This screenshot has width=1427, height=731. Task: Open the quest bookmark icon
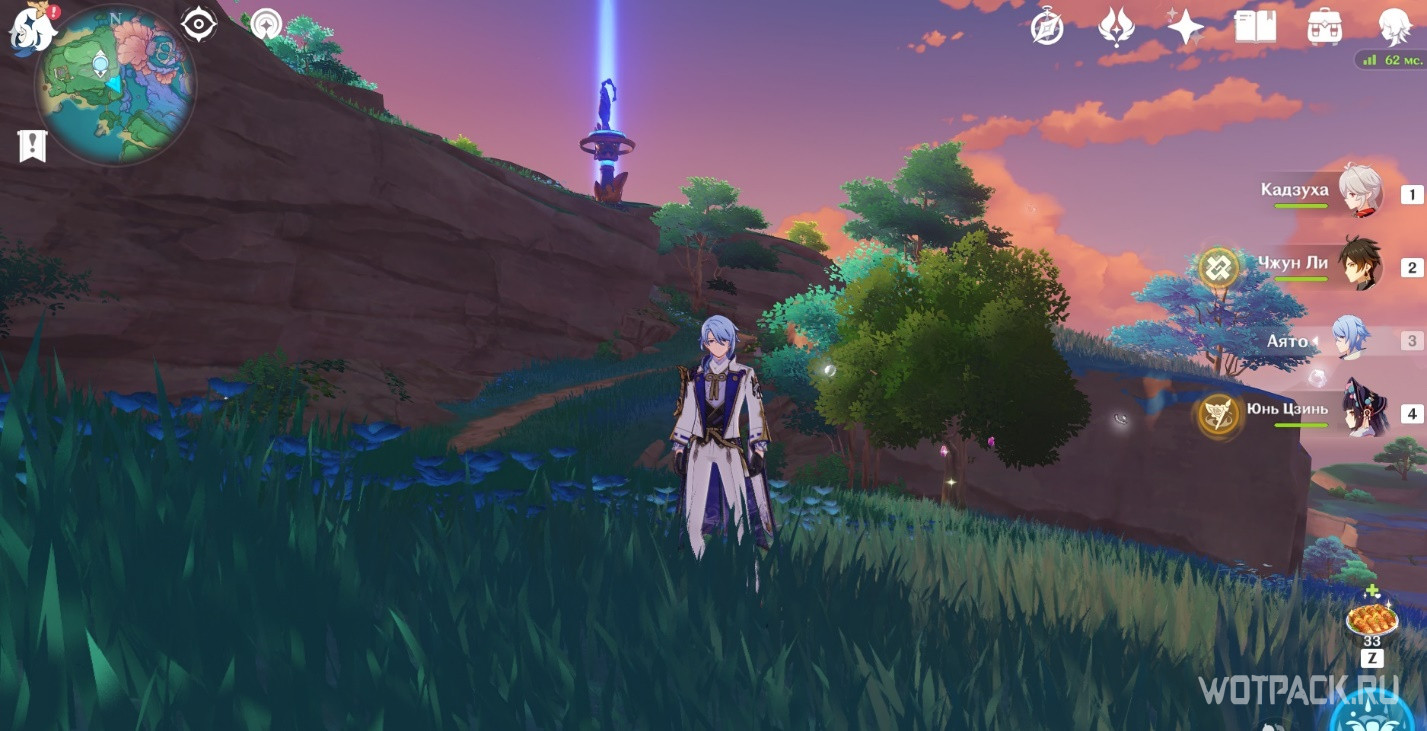click(x=32, y=146)
